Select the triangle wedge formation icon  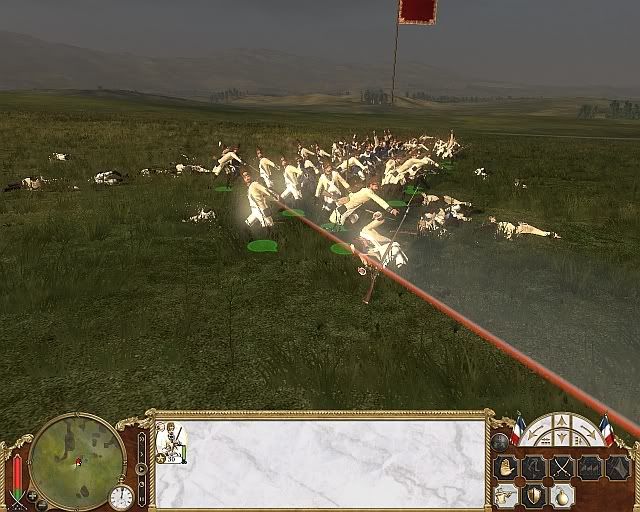(x=617, y=467)
